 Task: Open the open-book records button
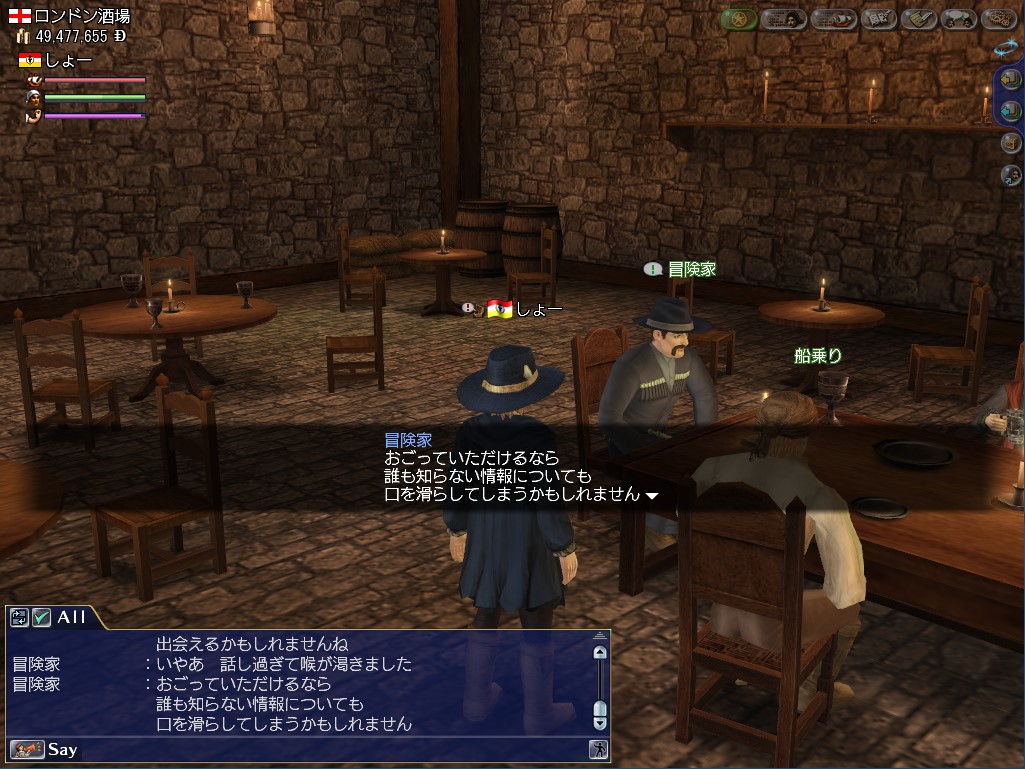click(x=876, y=19)
